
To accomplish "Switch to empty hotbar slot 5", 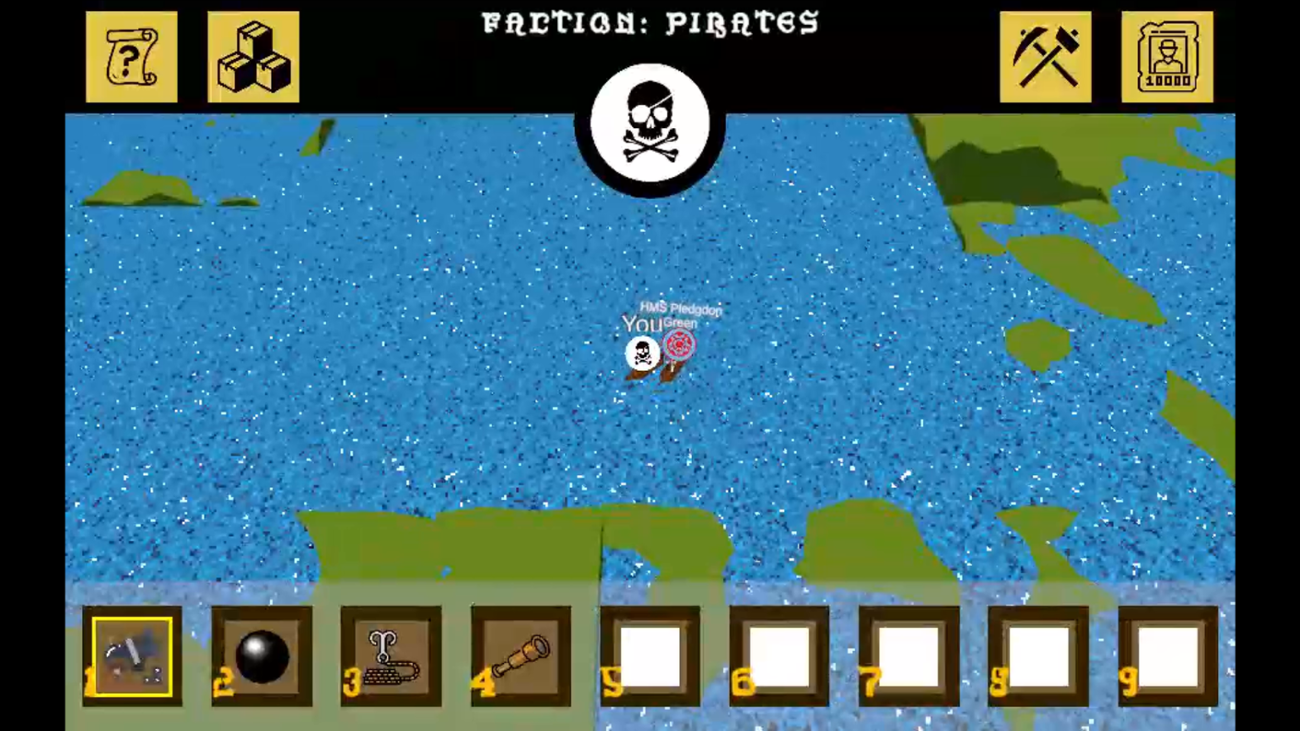I will [650, 655].
